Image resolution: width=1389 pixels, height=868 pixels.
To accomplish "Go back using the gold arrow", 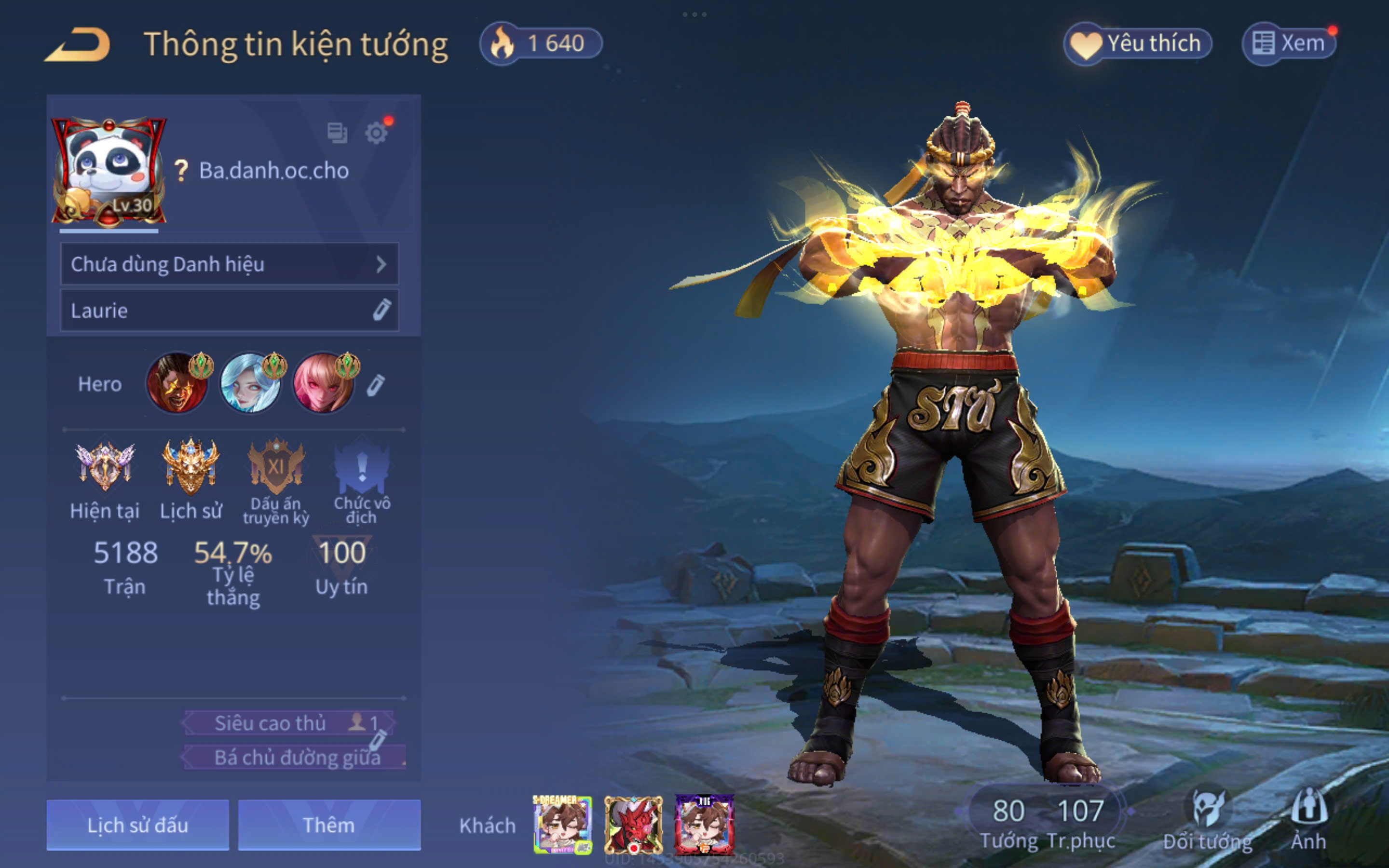I will [x=78, y=45].
